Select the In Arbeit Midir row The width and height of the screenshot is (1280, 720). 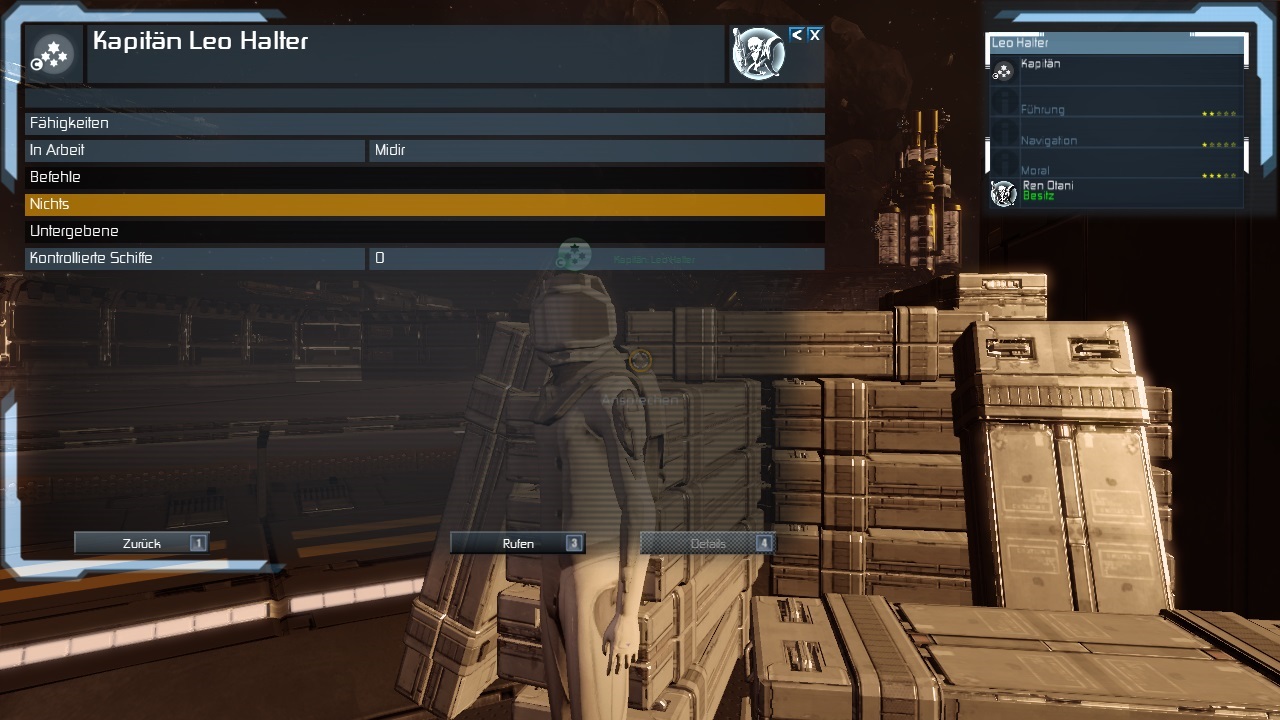[424, 150]
